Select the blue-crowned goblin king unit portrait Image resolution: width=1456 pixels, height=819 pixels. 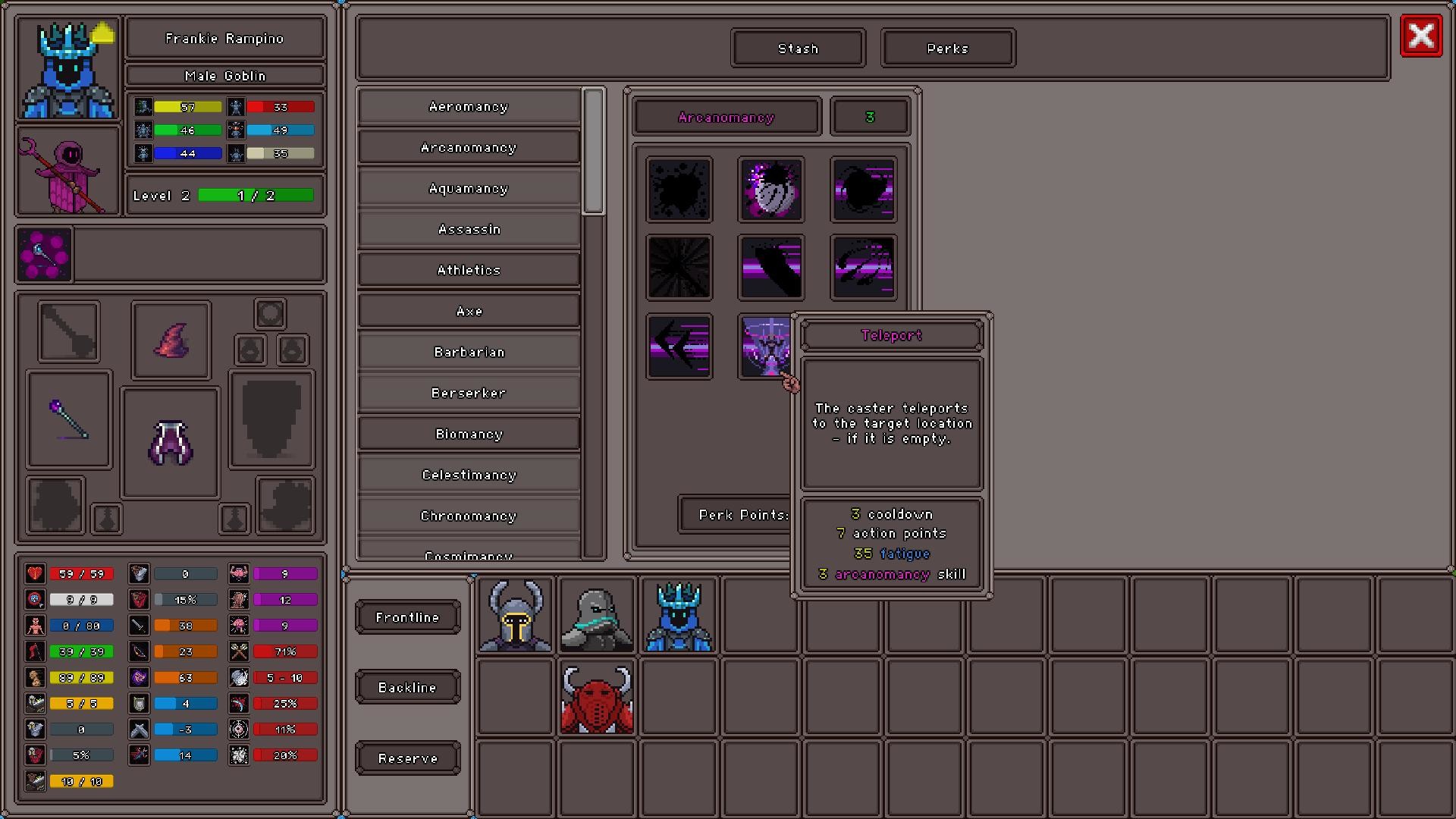tap(677, 616)
